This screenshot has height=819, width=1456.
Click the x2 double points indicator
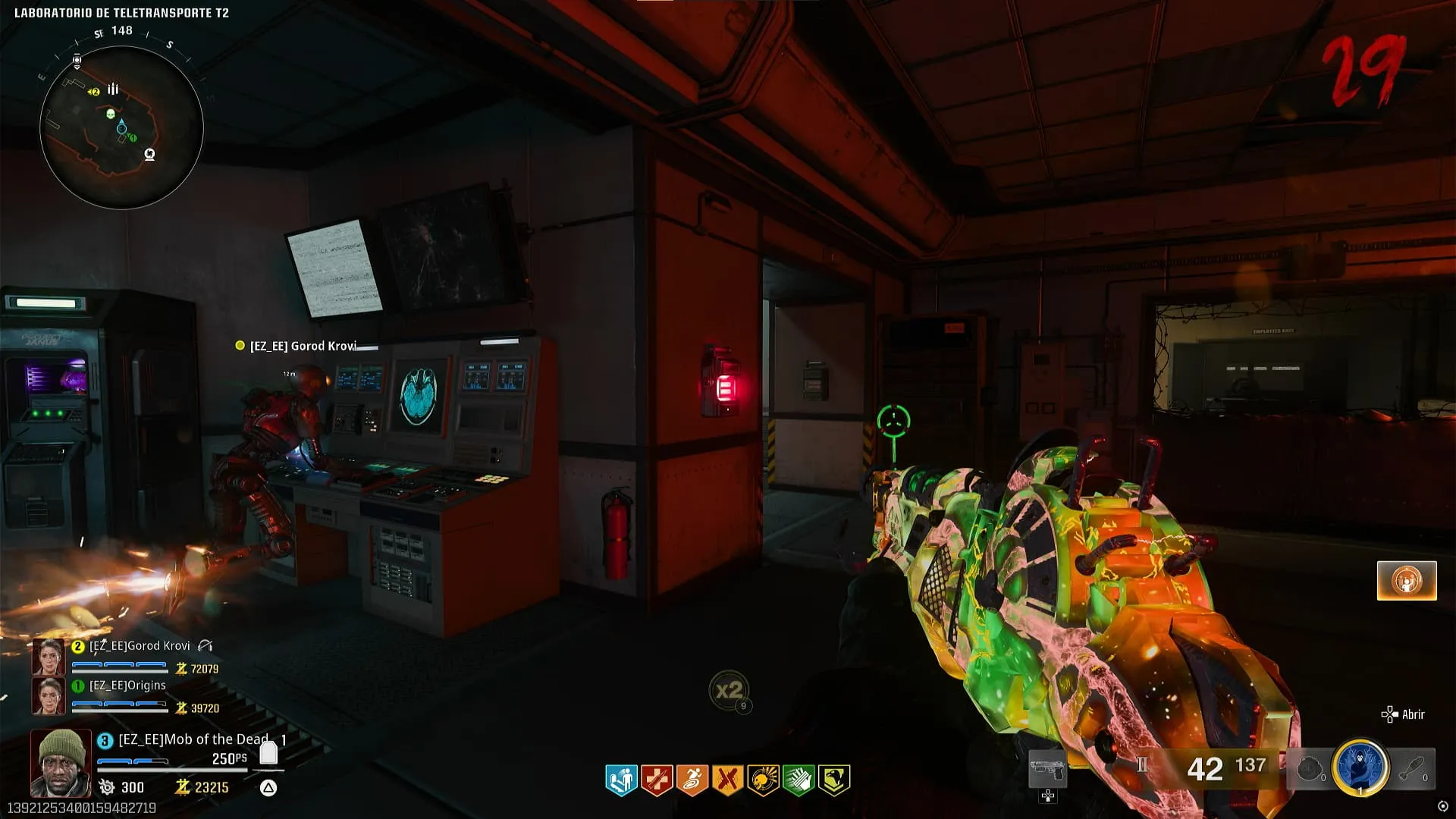click(729, 690)
